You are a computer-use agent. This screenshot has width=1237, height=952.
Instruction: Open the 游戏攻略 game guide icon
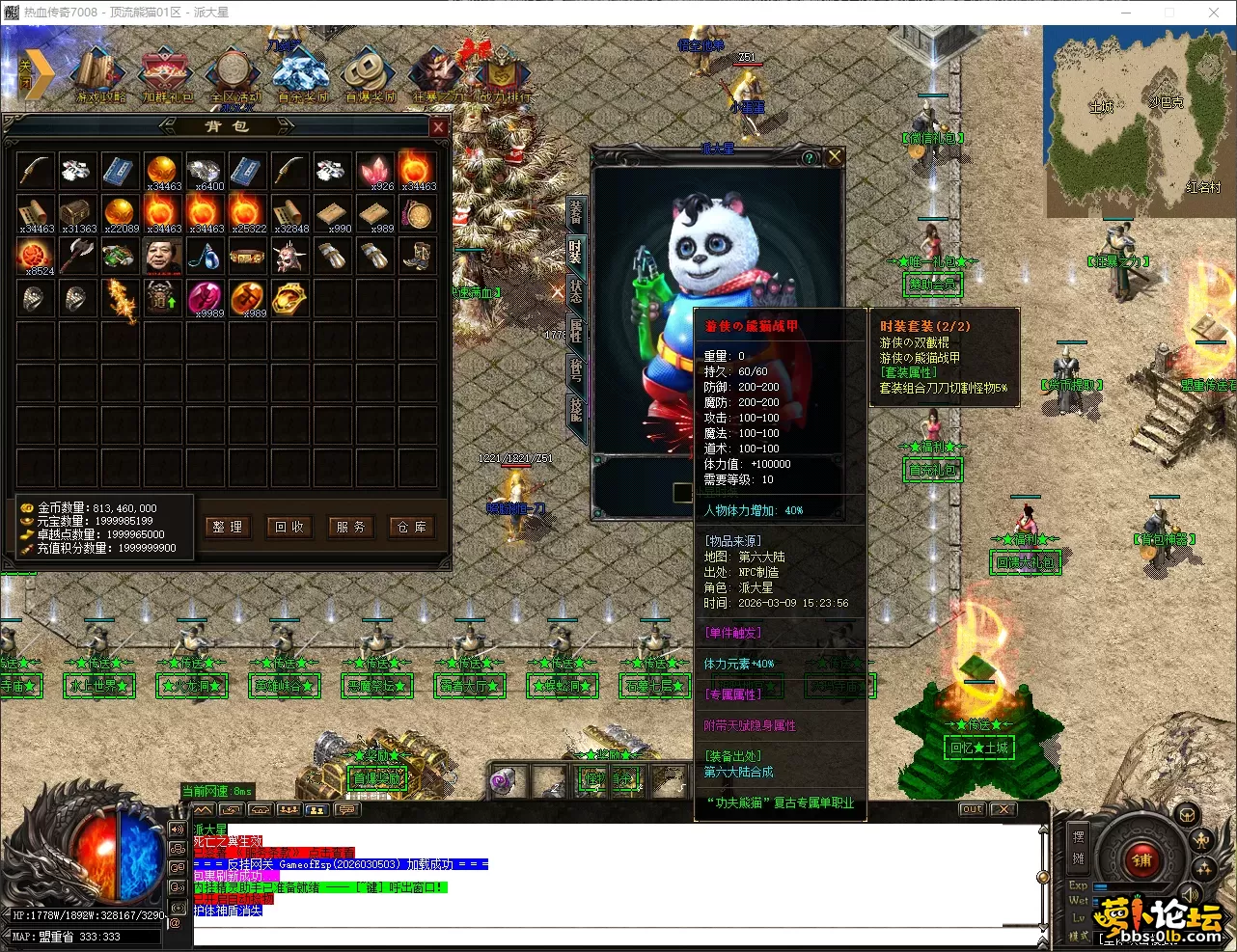pyautogui.click(x=99, y=75)
